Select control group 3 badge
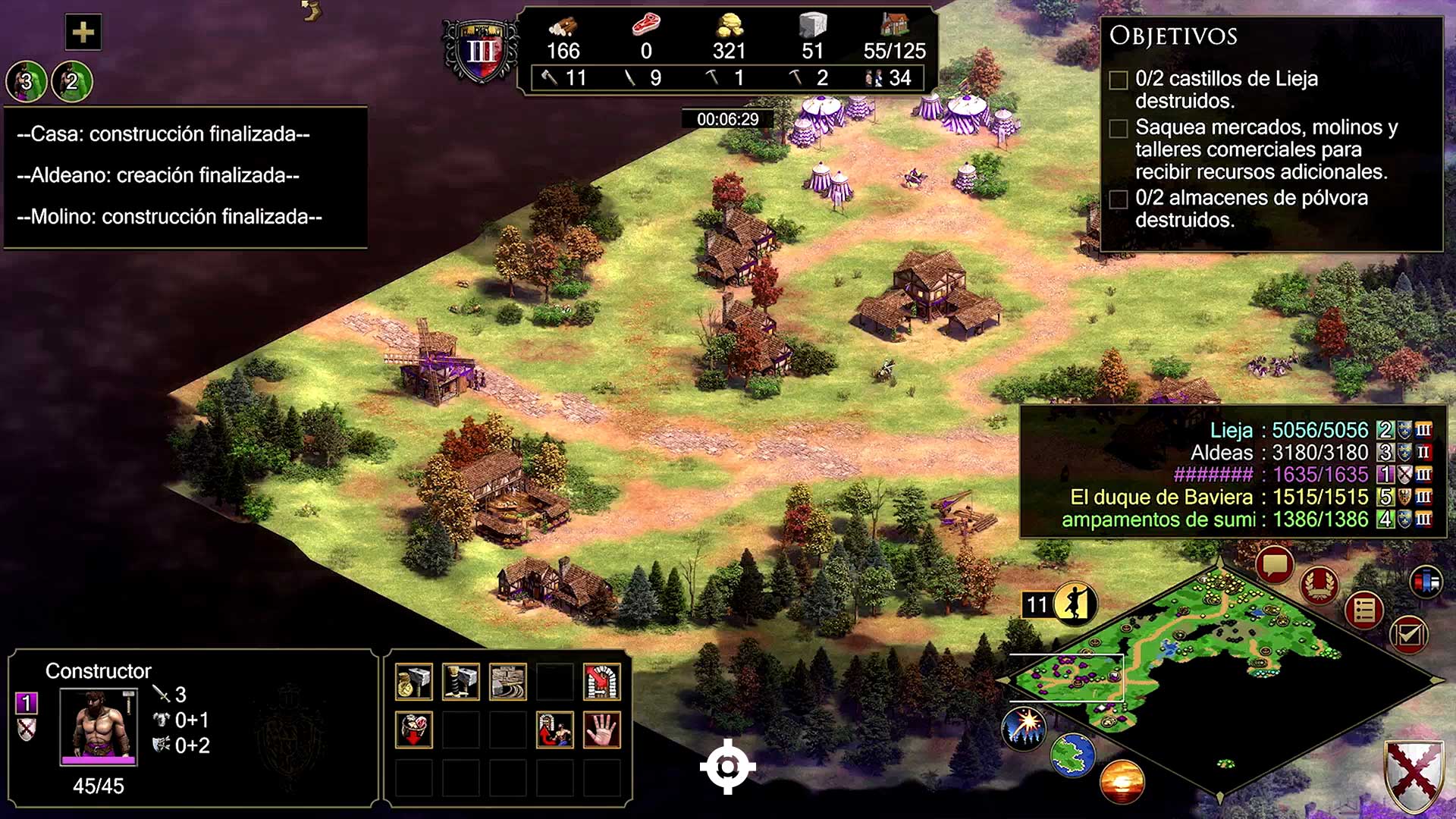Screen dimensions: 1456x819 click(27, 81)
